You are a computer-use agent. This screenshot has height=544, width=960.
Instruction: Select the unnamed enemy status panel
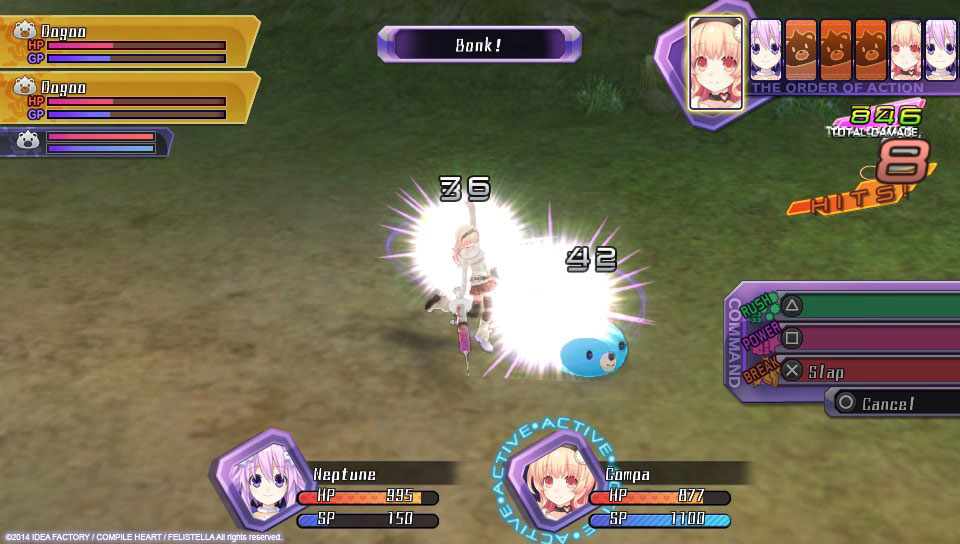pos(88,142)
